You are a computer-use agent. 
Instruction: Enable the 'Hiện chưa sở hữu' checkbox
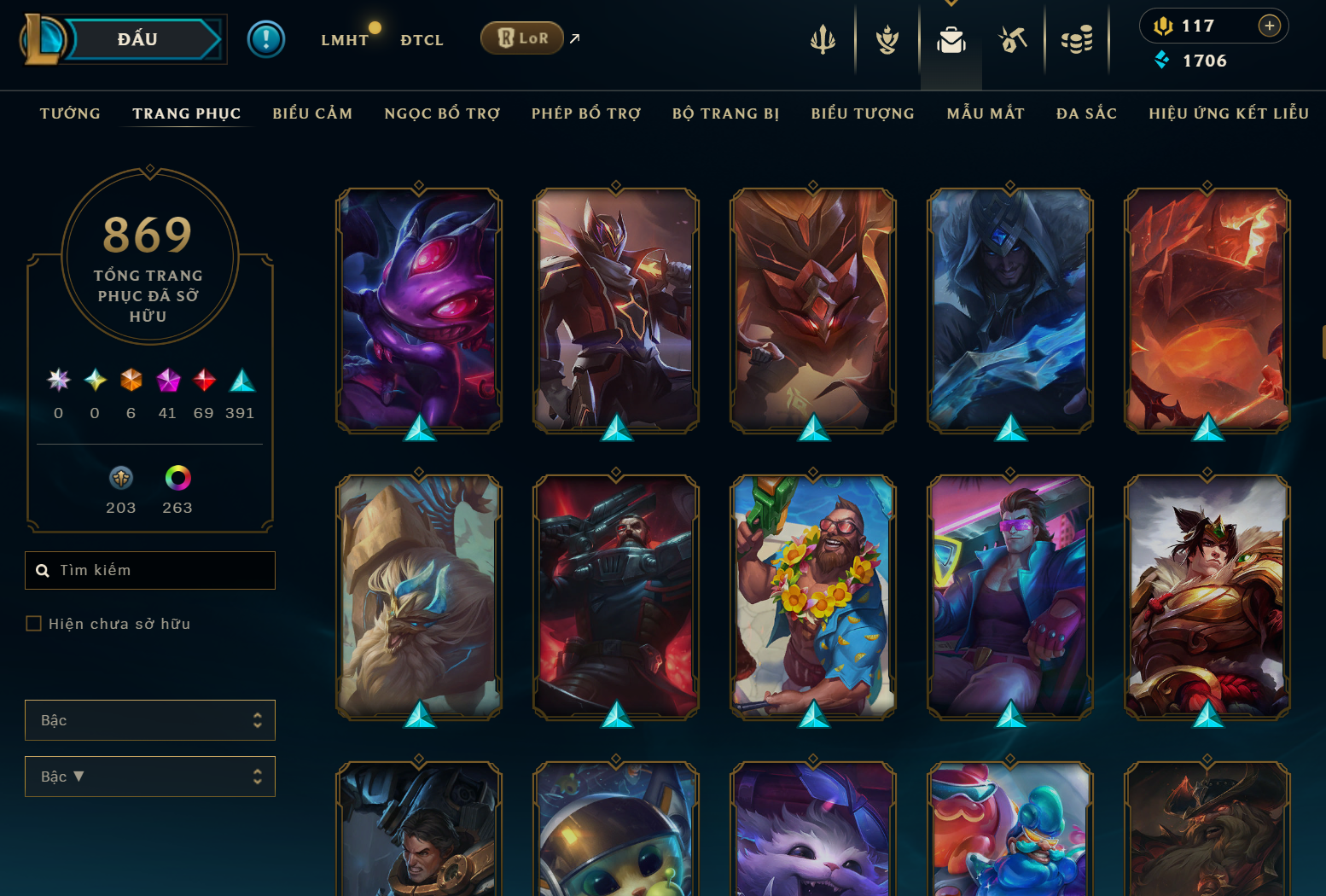point(34,623)
